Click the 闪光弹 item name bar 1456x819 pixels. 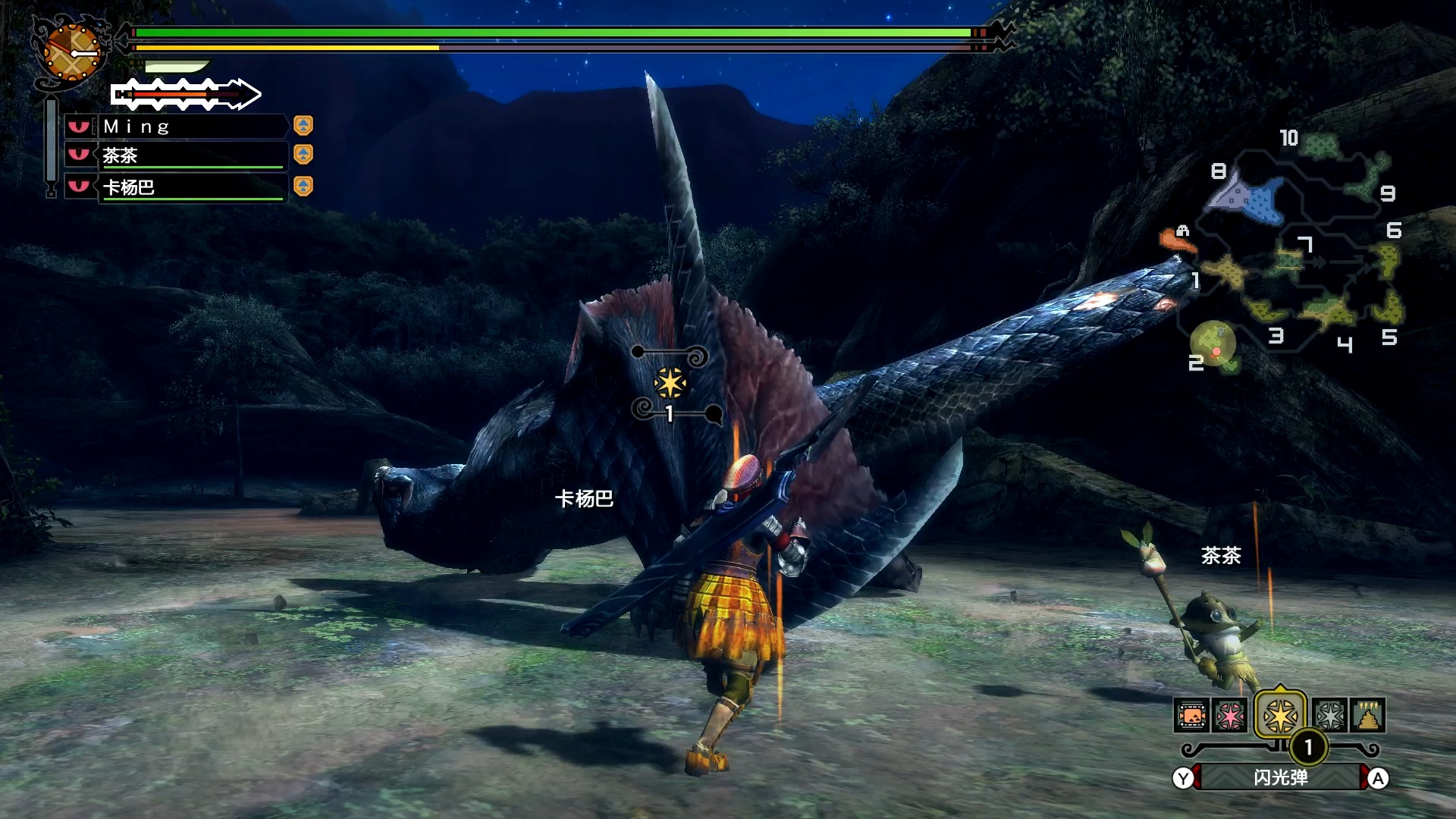[x=1280, y=778]
